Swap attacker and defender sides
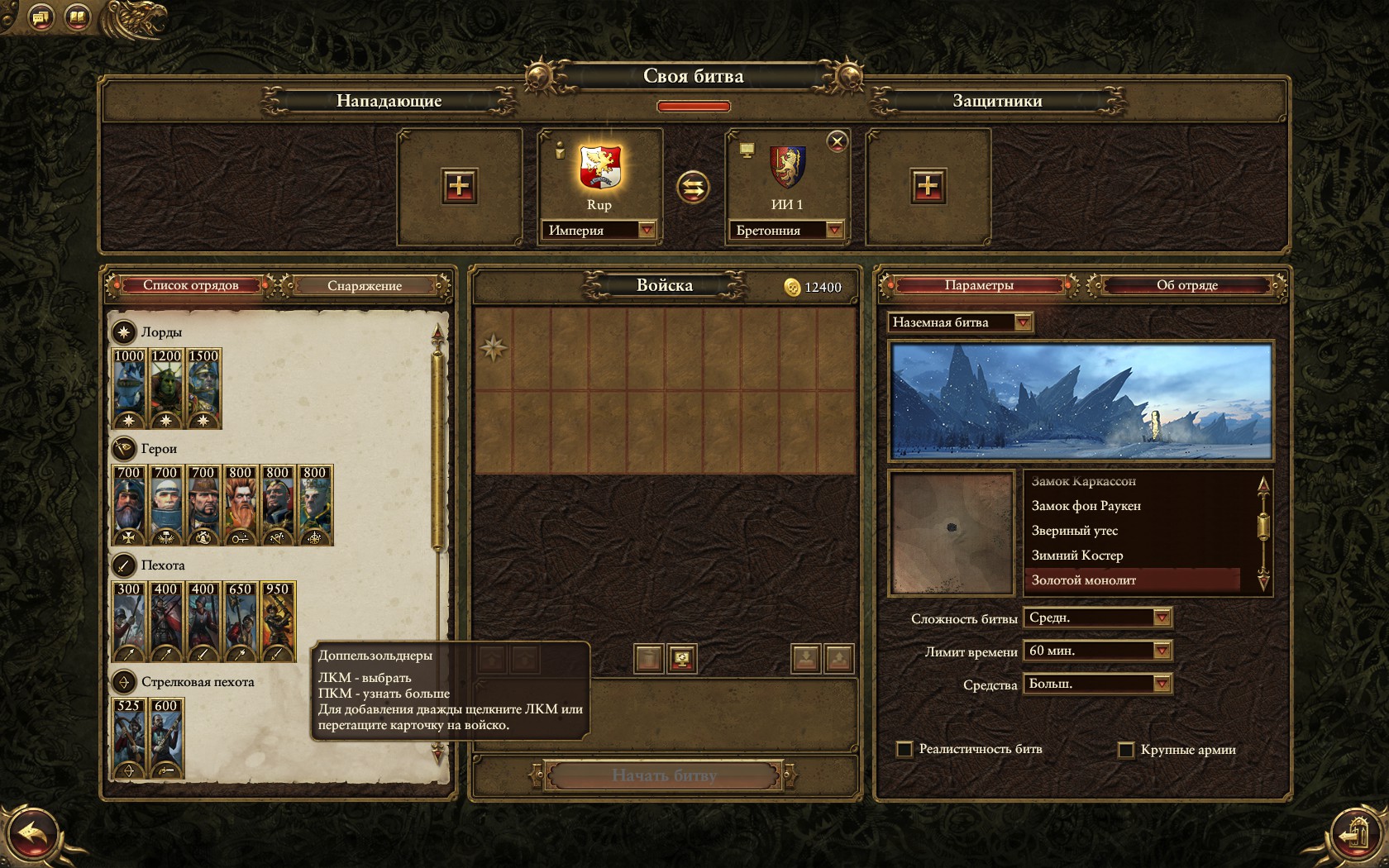This screenshot has width=1389, height=868. (693, 188)
